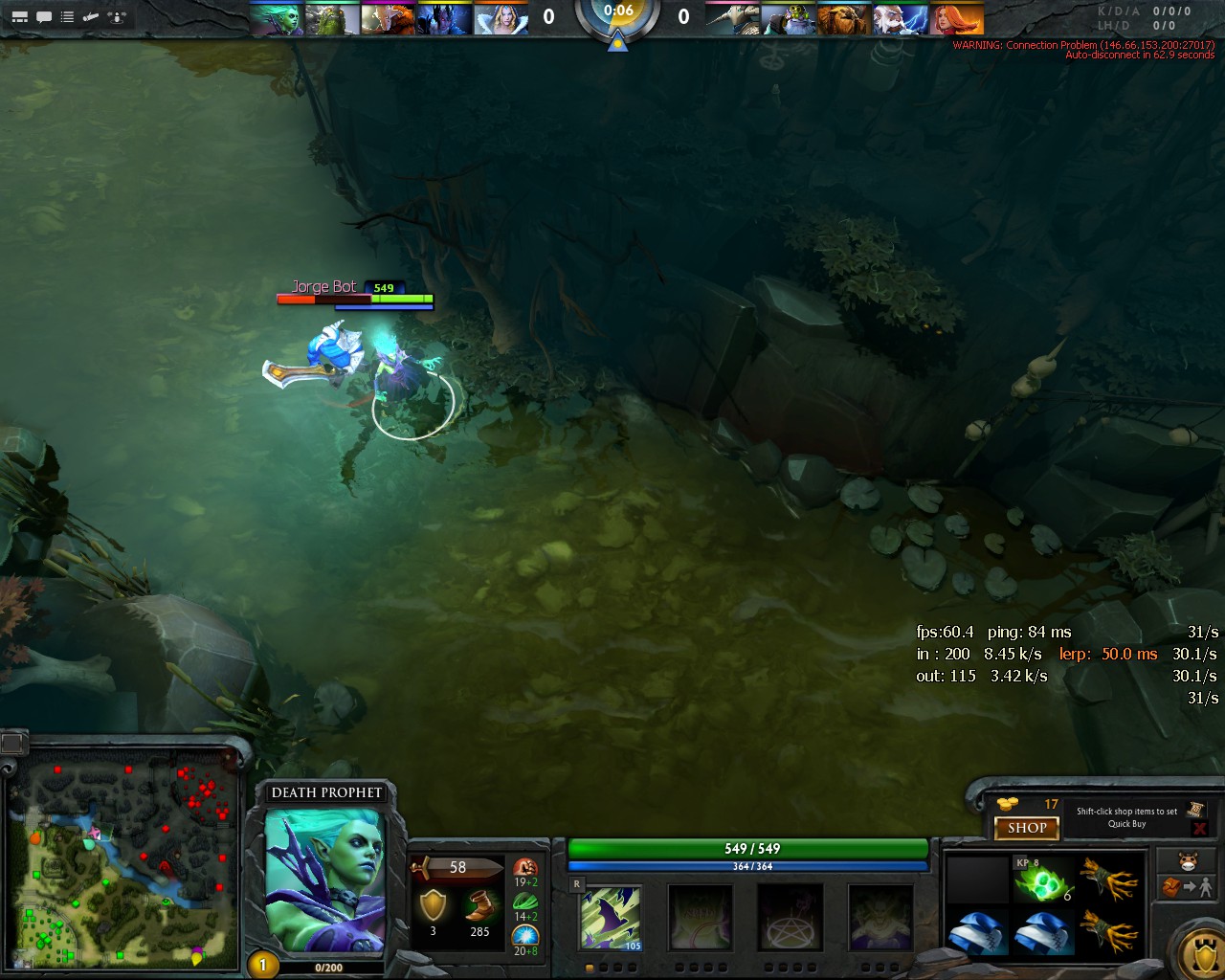
Task: Select Crystal Maiden's portrait in the top bar
Action: pos(502,19)
